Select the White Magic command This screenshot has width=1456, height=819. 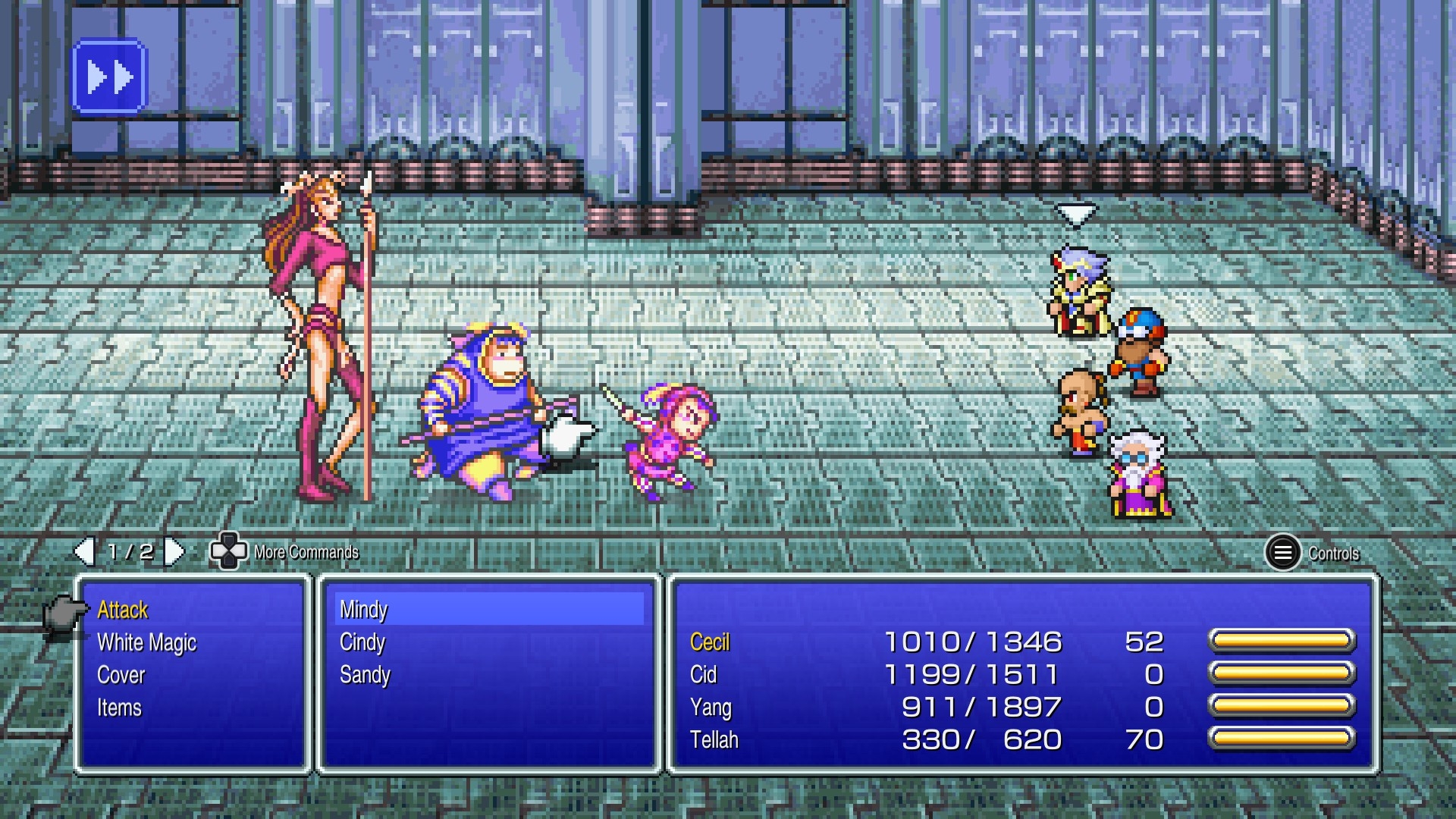(146, 643)
